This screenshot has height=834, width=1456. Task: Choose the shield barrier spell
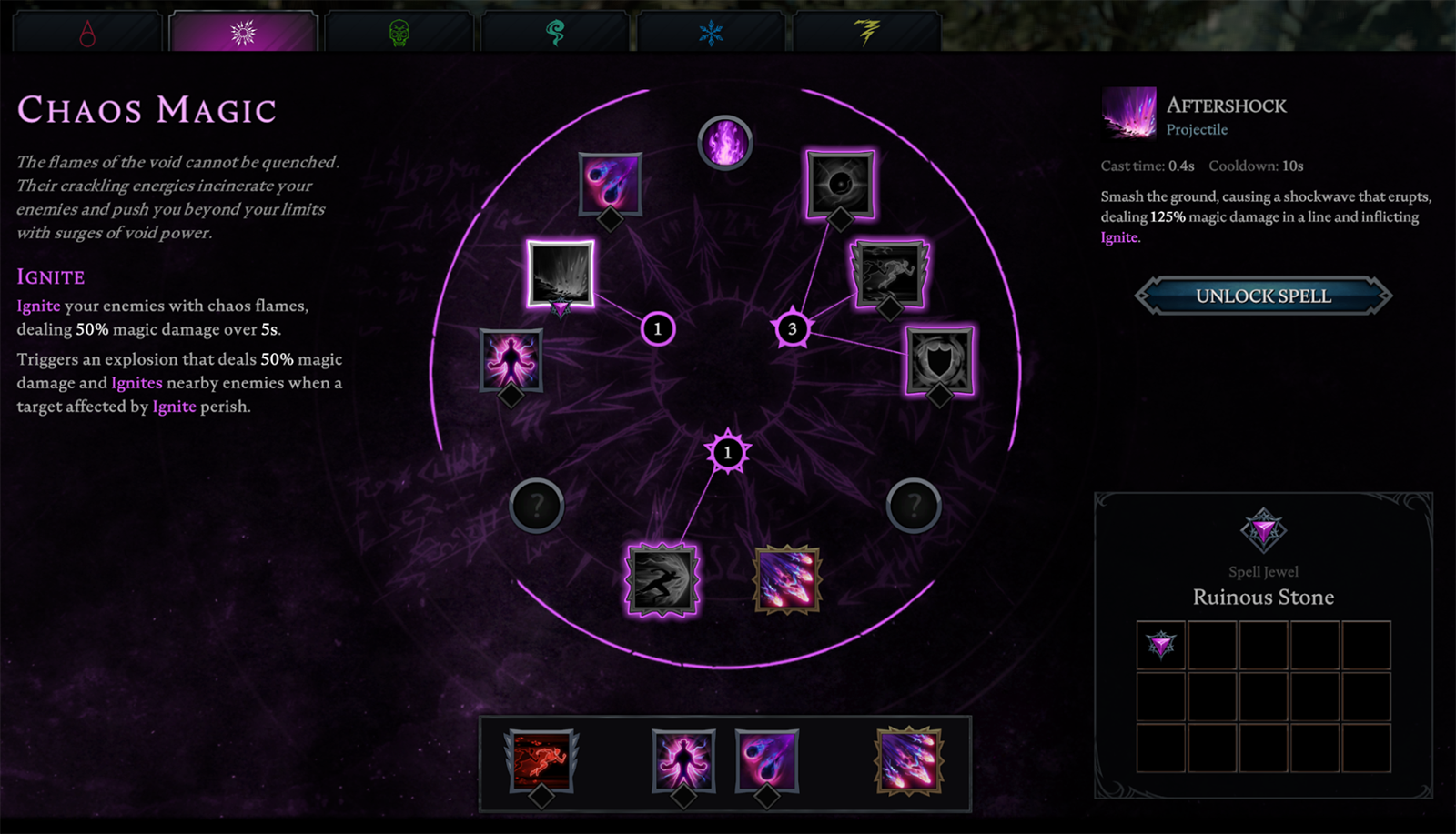coord(939,360)
